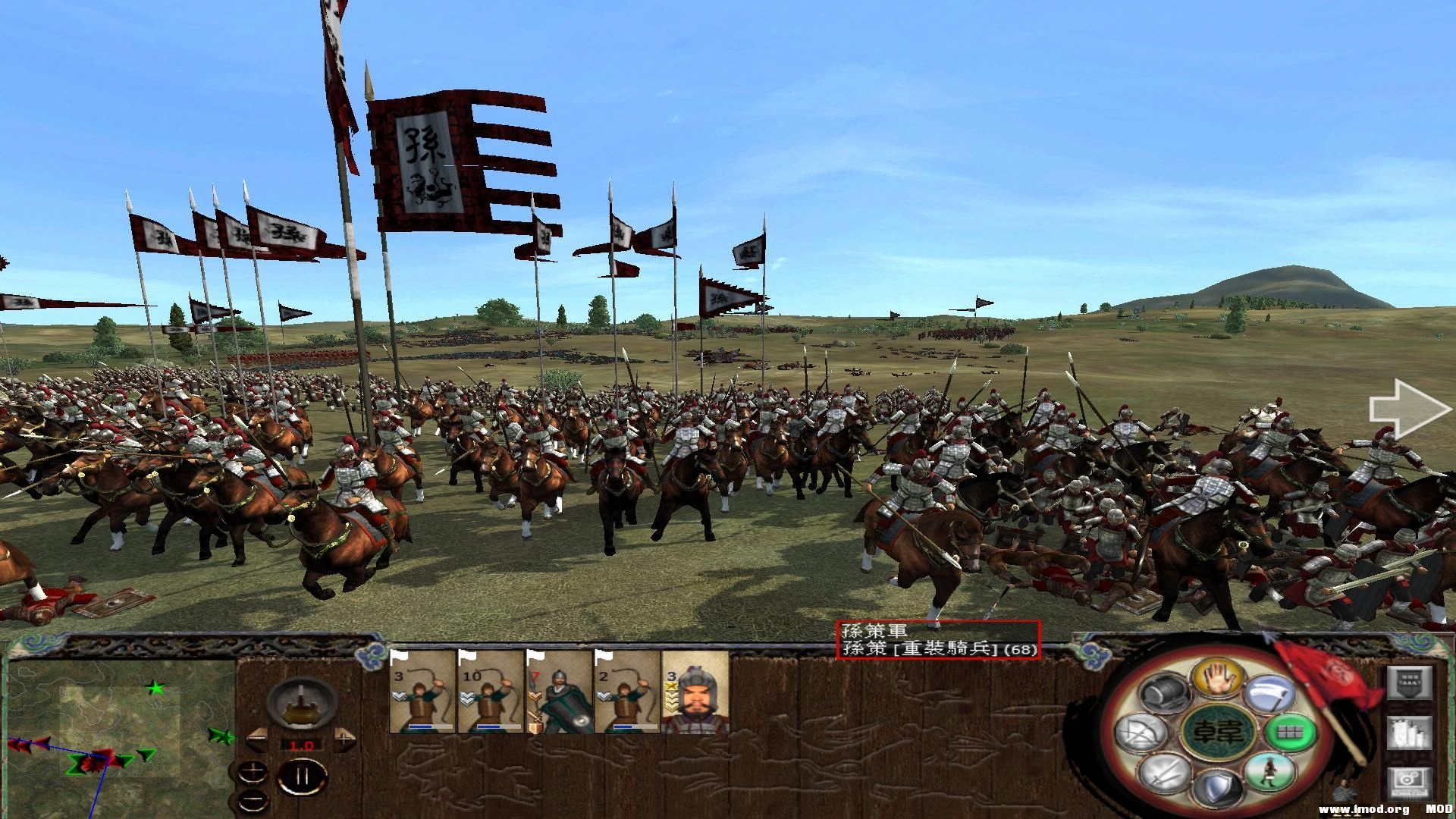Open the green group formations grid icon
Screen dimensions: 1456x819
coord(1291,732)
